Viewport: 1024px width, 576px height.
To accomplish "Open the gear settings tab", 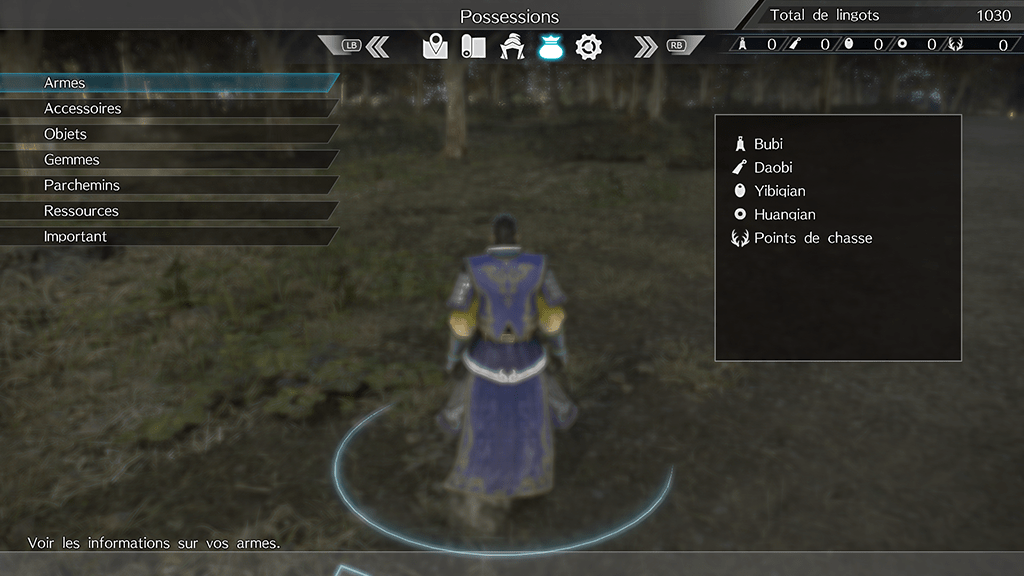I will coord(588,46).
